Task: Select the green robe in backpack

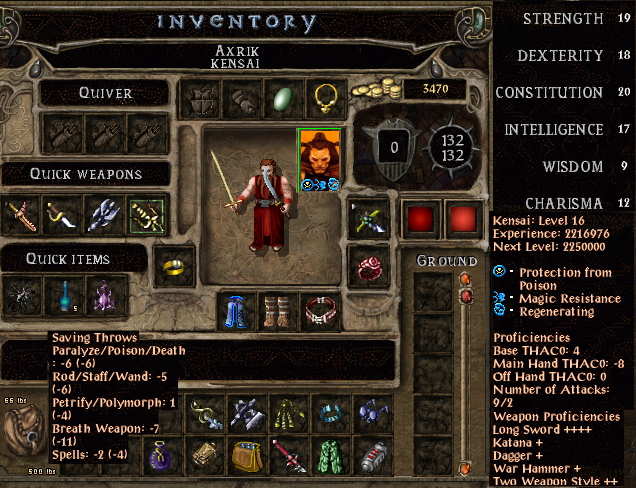Action: (330, 458)
